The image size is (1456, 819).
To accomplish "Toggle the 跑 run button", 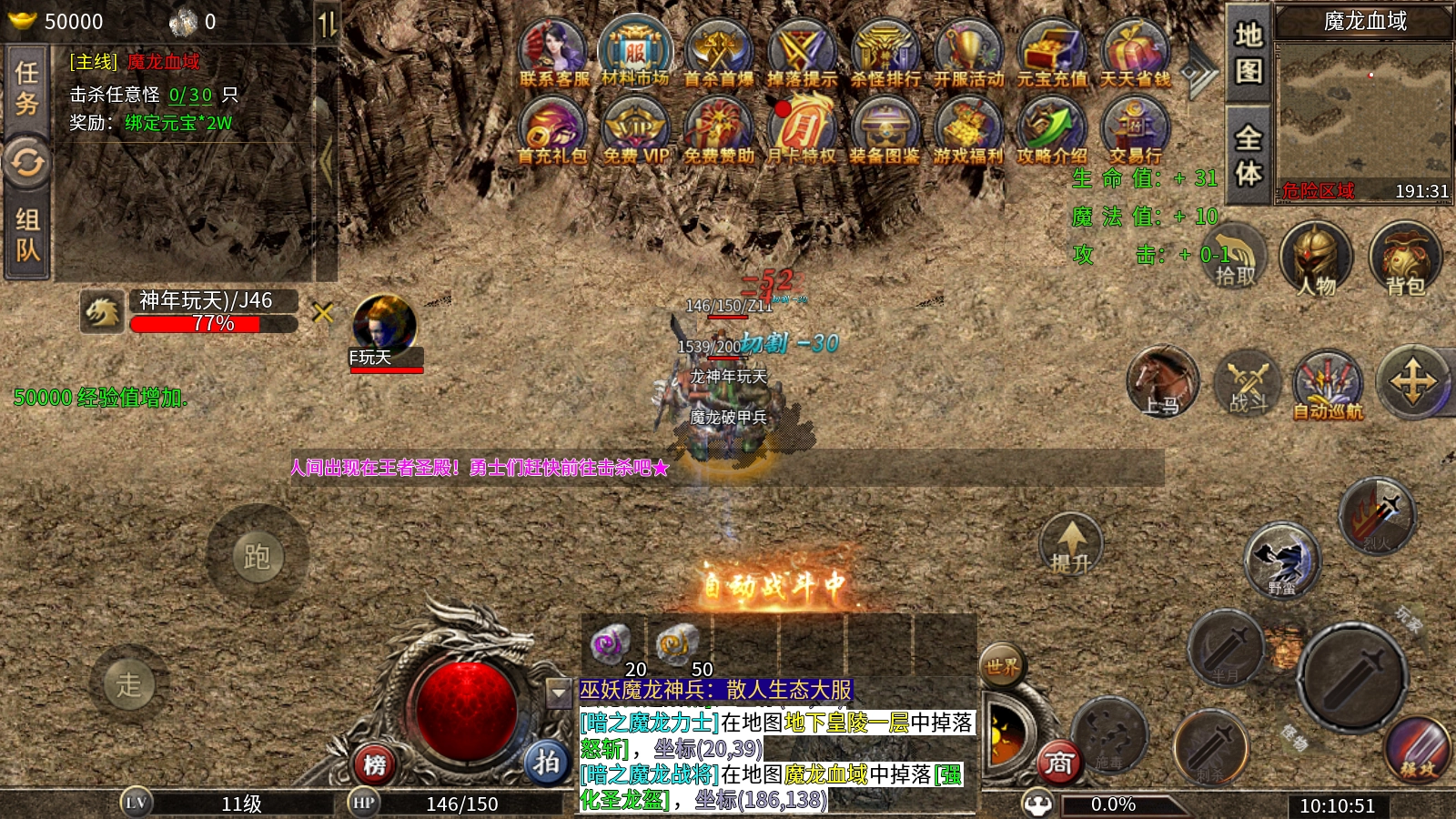I will 257,555.
